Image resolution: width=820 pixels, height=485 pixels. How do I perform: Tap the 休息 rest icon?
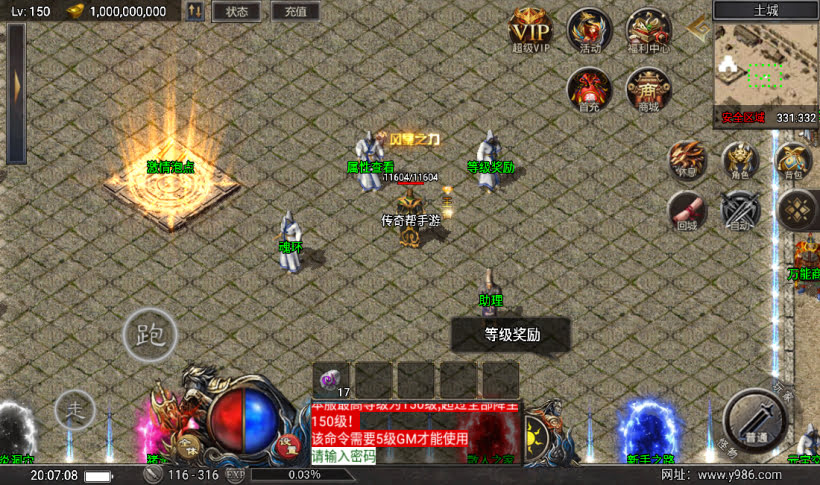click(690, 160)
